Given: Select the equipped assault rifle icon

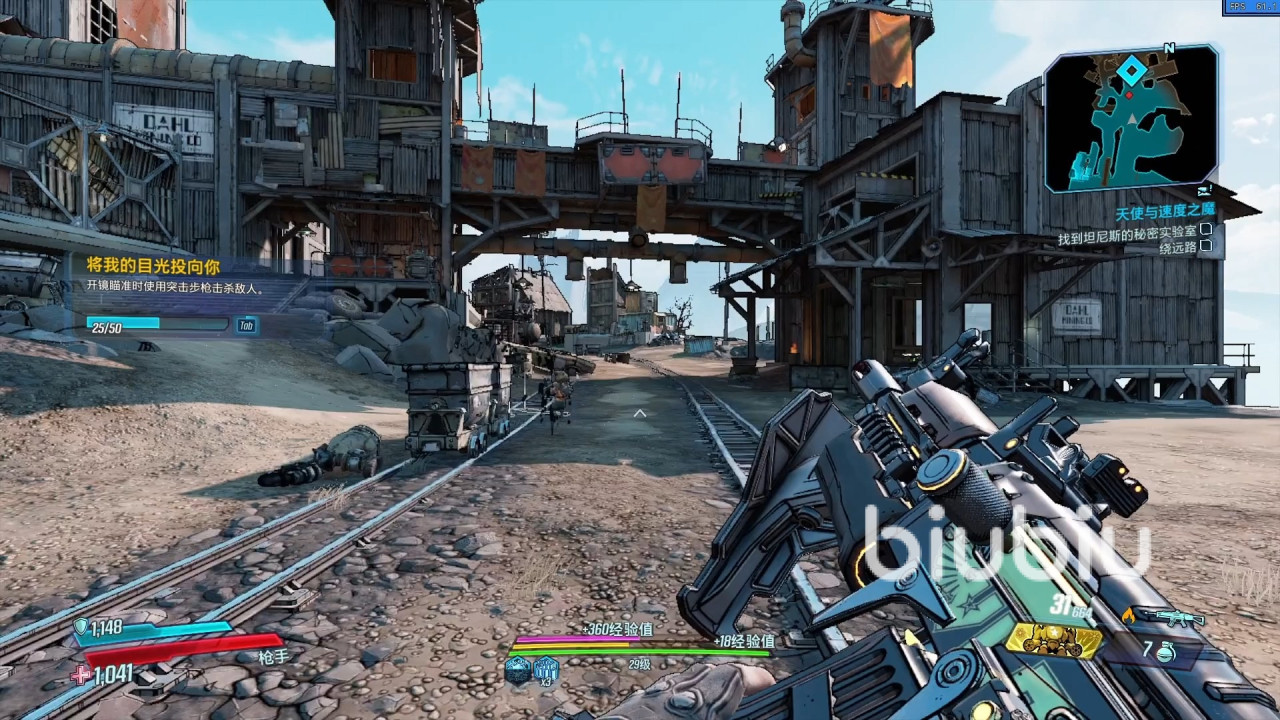Looking at the screenshot, I should (1170, 617).
